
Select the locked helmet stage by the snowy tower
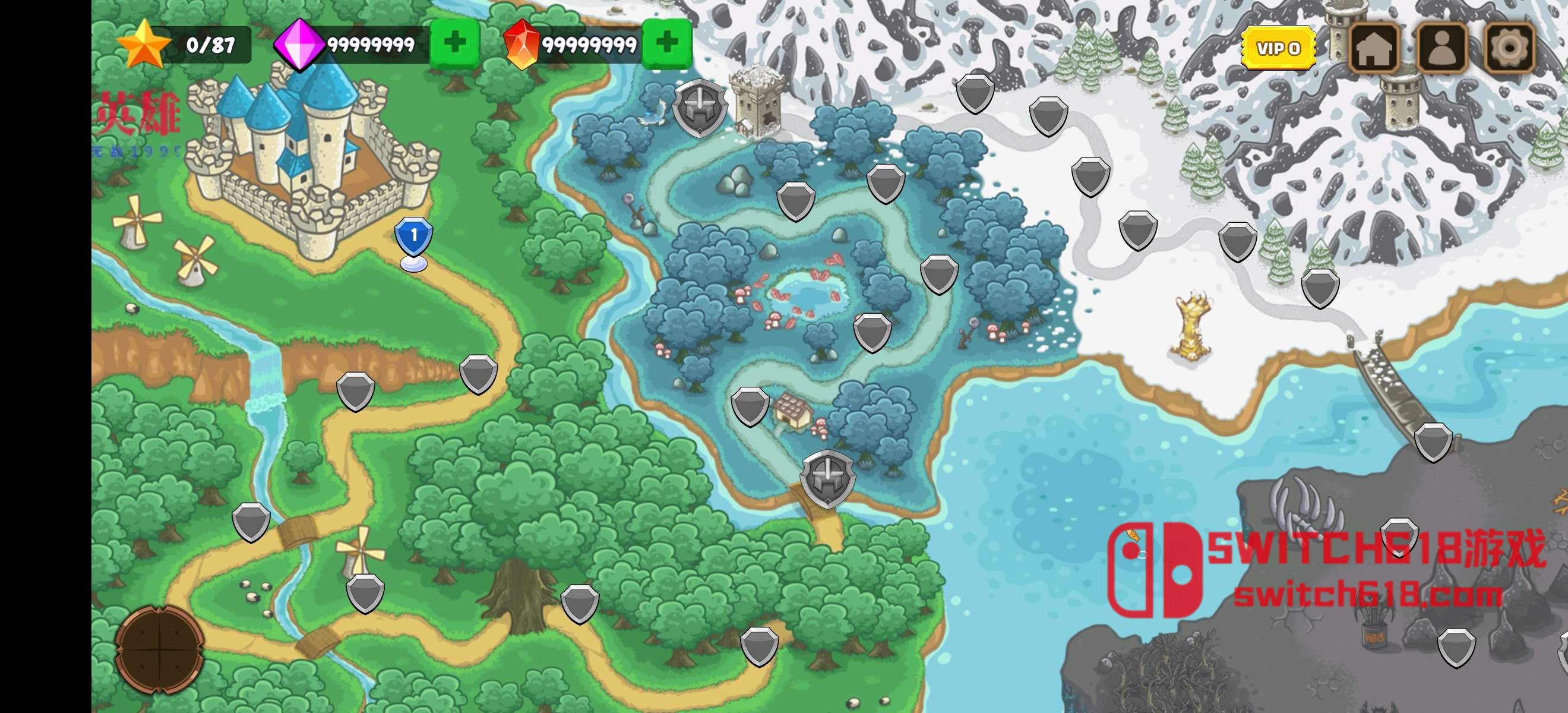tap(700, 107)
